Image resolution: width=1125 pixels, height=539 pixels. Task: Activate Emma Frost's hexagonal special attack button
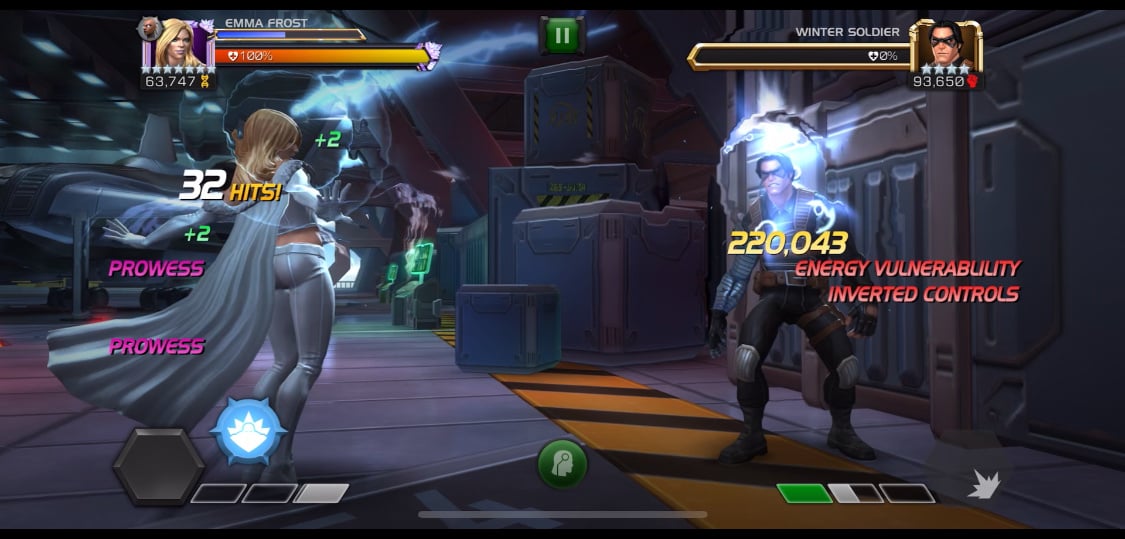(x=158, y=466)
